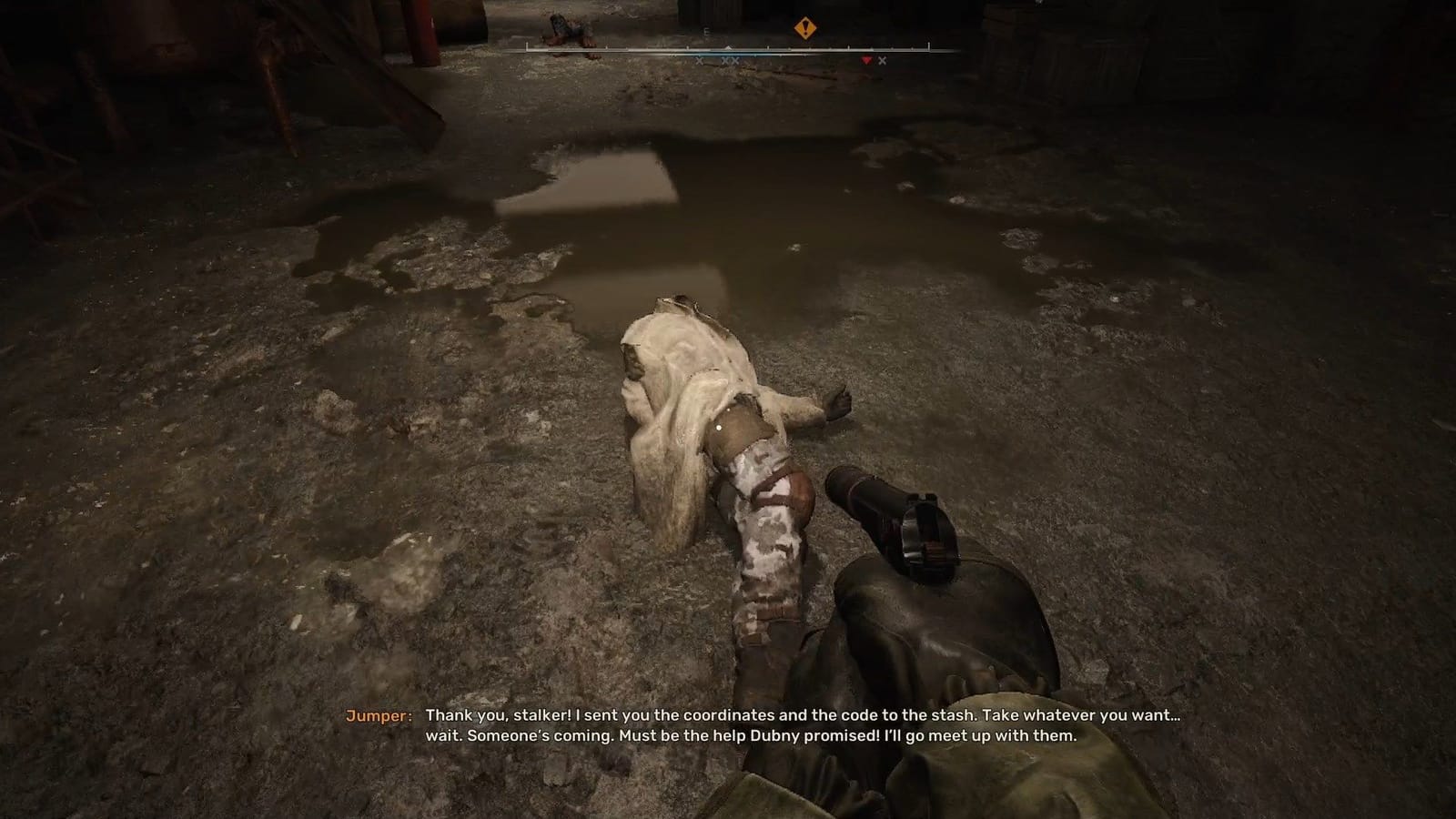Click the speaker name Jumper in subtitles
The image size is (1456, 819).
[x=378, y=715]
